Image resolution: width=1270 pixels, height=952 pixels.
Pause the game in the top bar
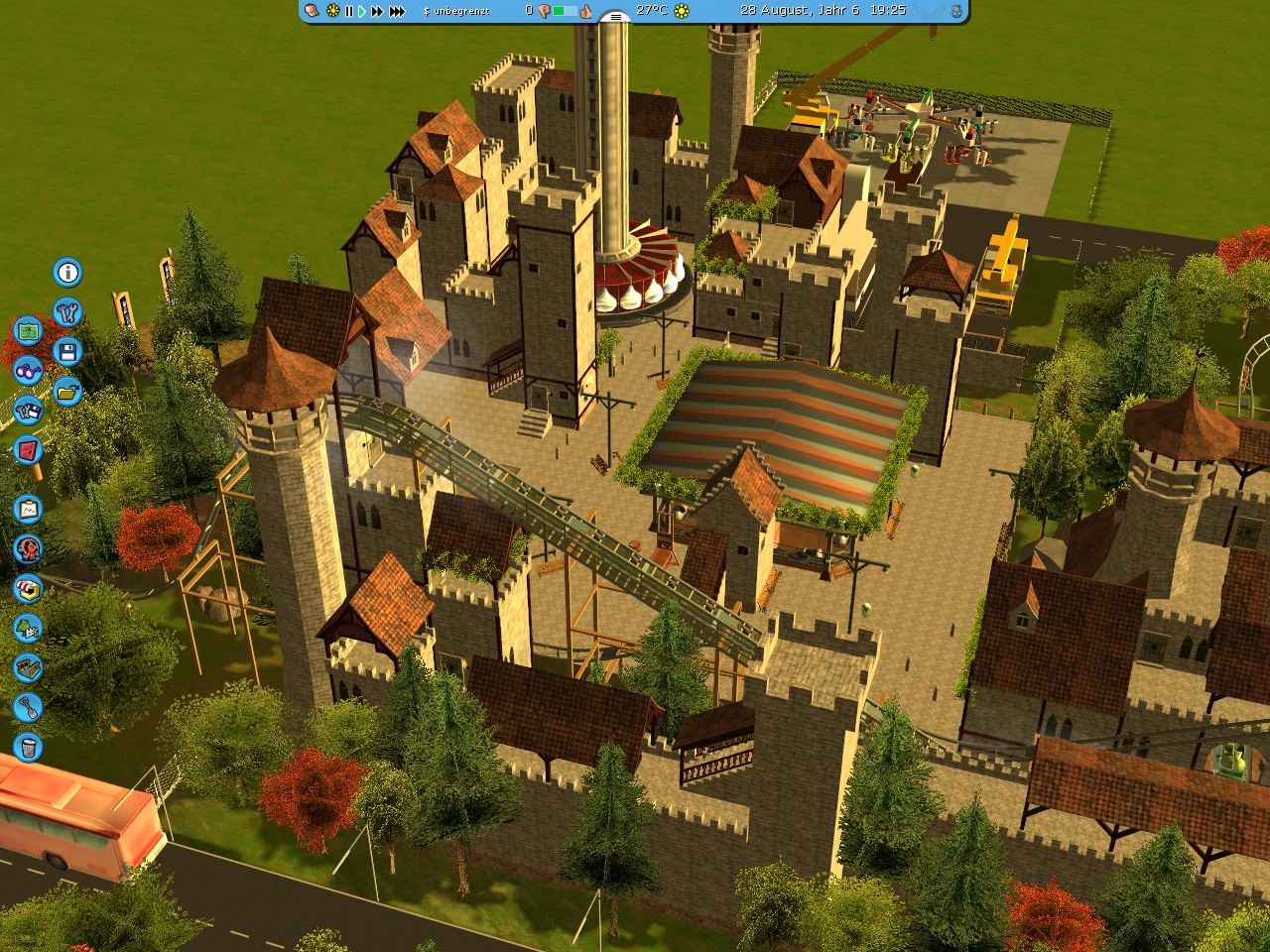click(348, 11)
